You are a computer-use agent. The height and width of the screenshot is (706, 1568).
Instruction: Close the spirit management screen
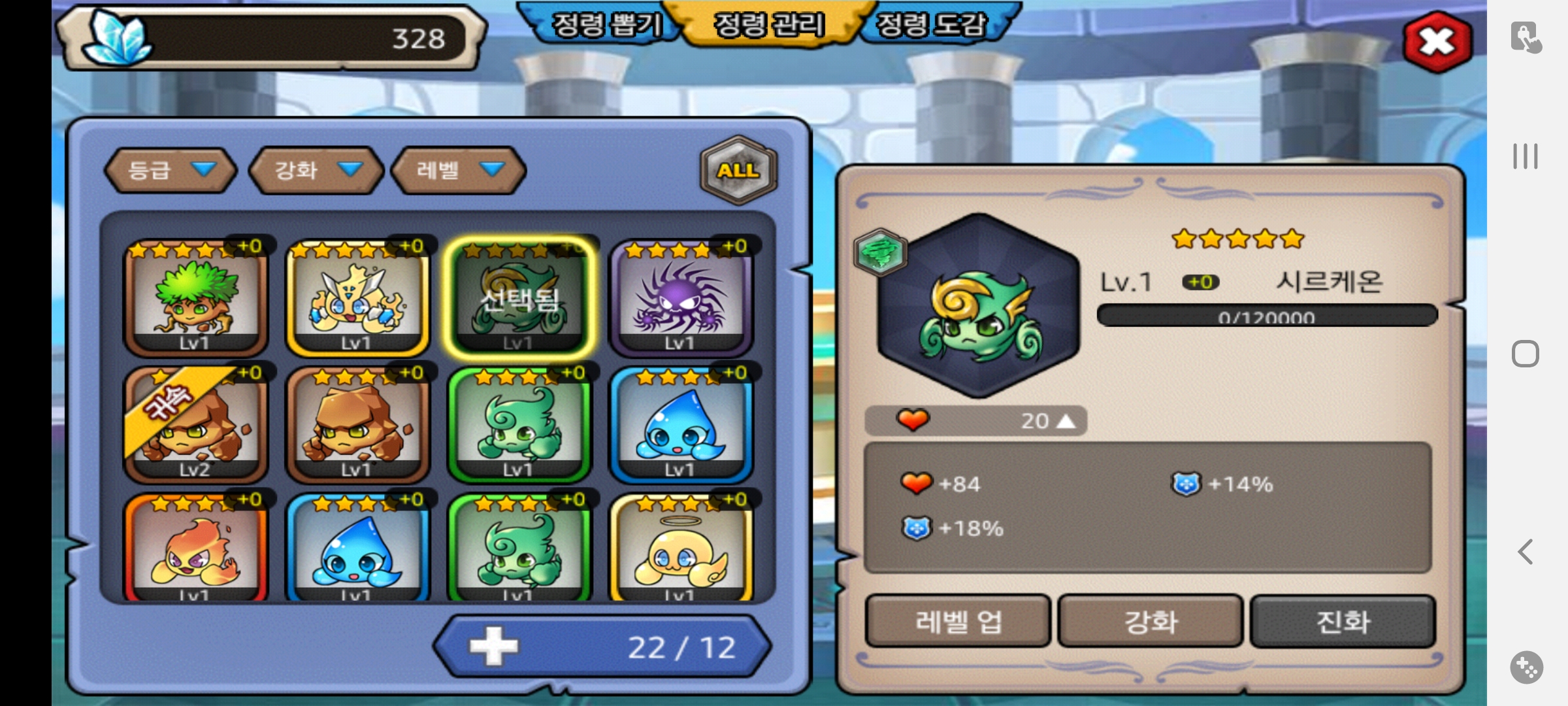(x=1437, y=42)
